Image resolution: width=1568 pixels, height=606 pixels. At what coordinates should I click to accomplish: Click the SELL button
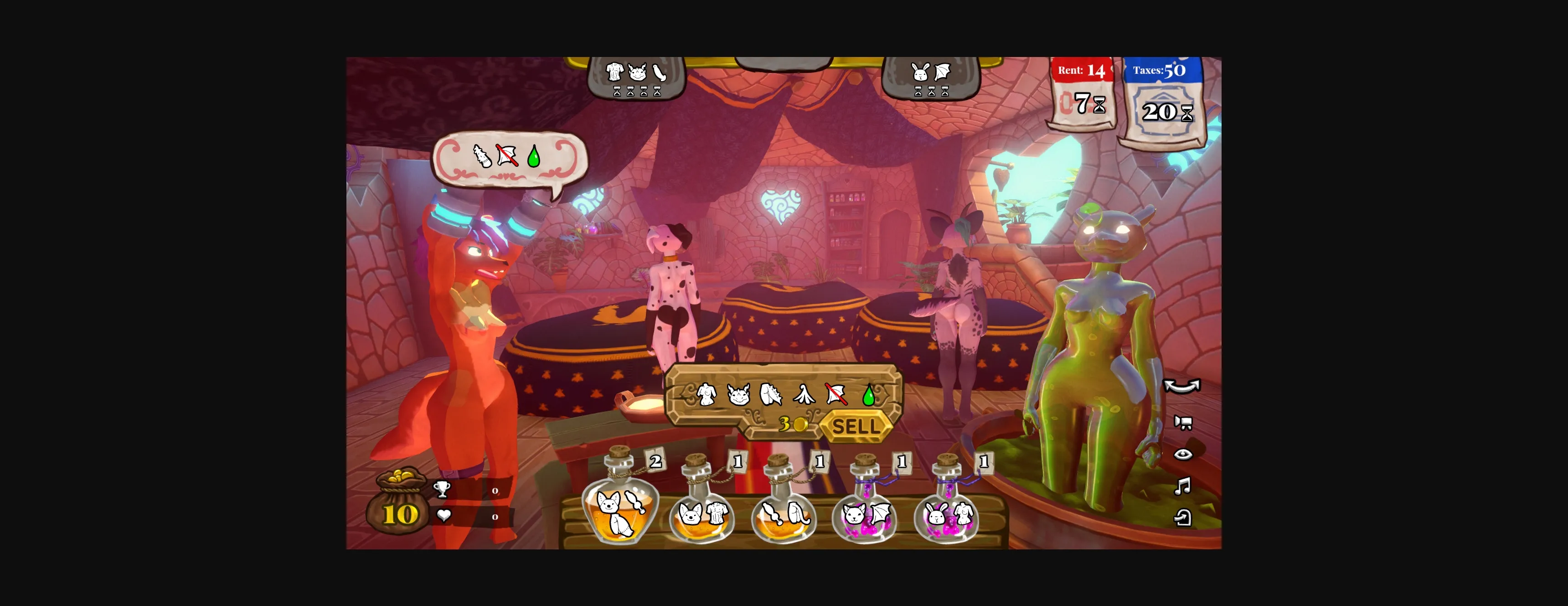(855, 426)
